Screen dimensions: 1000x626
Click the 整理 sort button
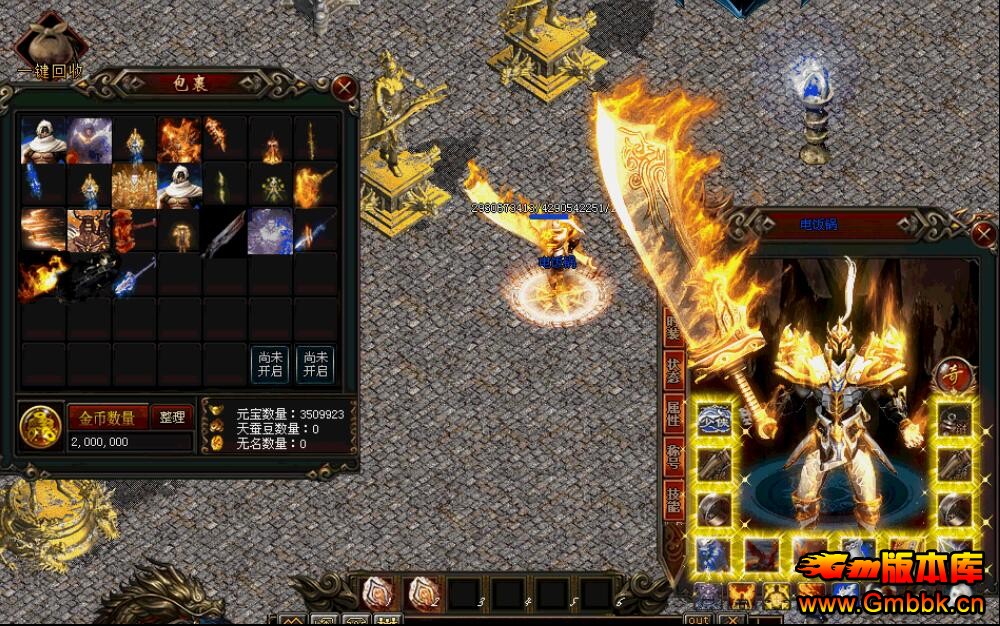pos(172,417)
